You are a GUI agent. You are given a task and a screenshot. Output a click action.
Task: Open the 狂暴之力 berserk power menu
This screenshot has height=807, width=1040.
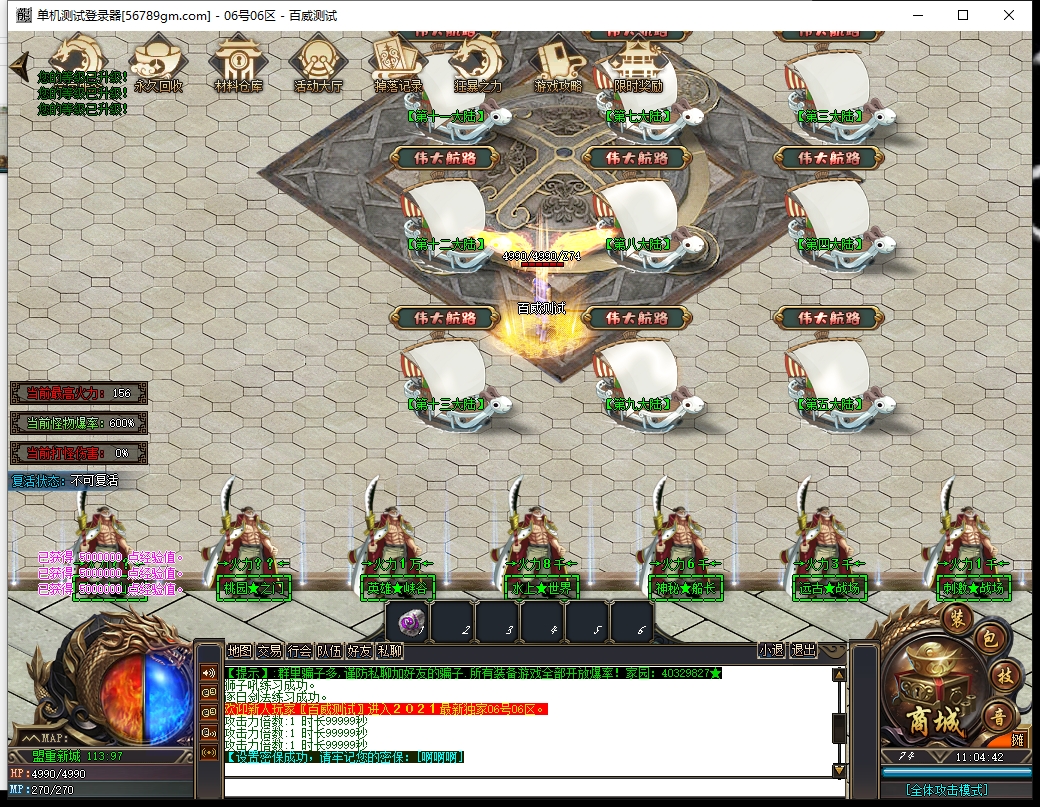(478, 64)
